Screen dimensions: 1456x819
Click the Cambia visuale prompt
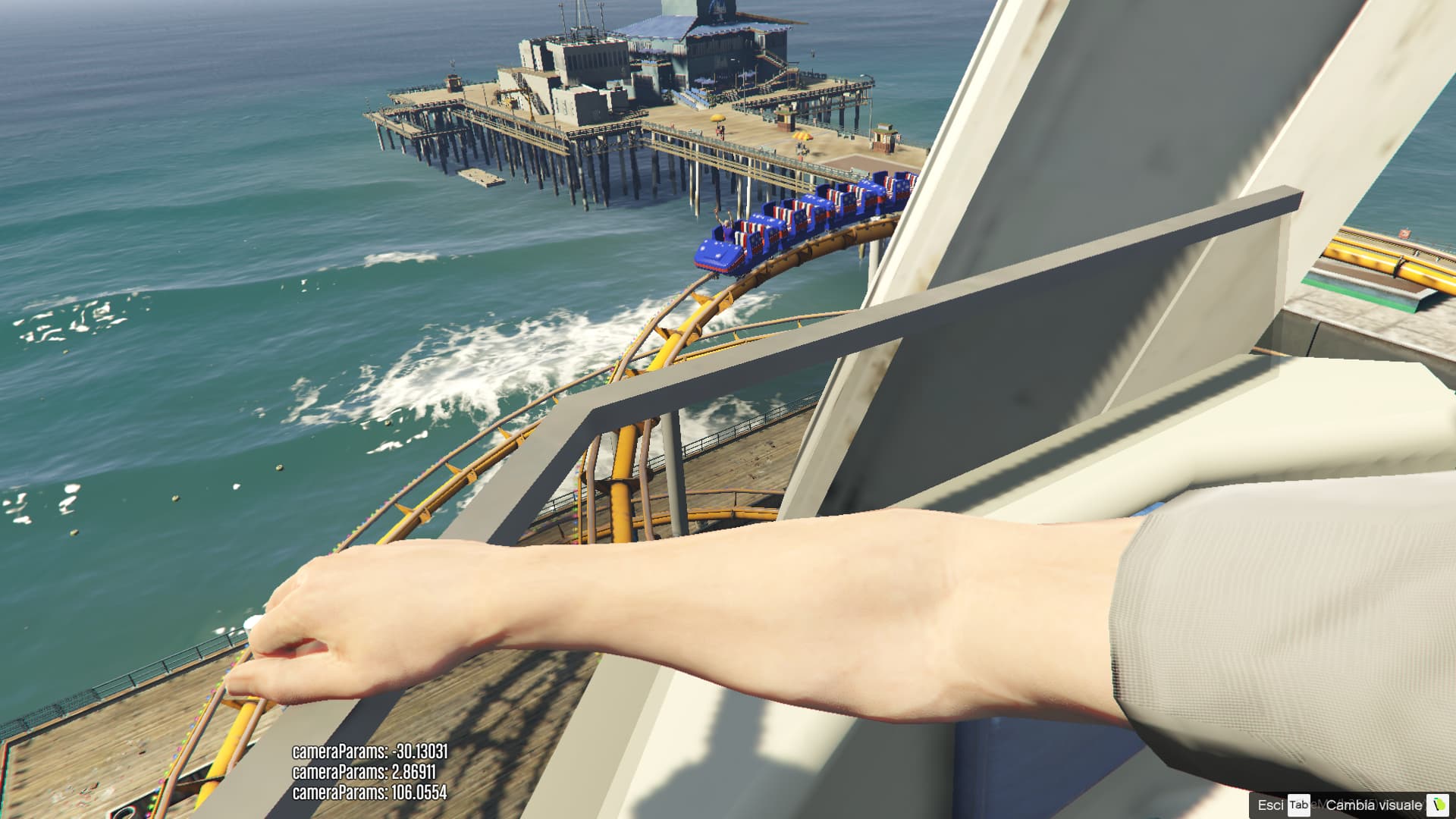click(1373, 802)
